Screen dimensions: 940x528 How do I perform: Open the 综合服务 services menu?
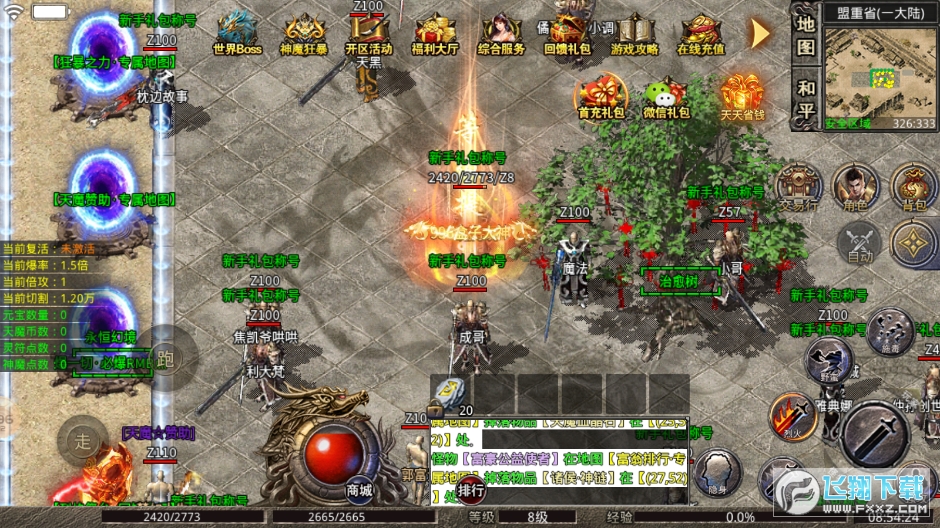click(x=501, y=32)
